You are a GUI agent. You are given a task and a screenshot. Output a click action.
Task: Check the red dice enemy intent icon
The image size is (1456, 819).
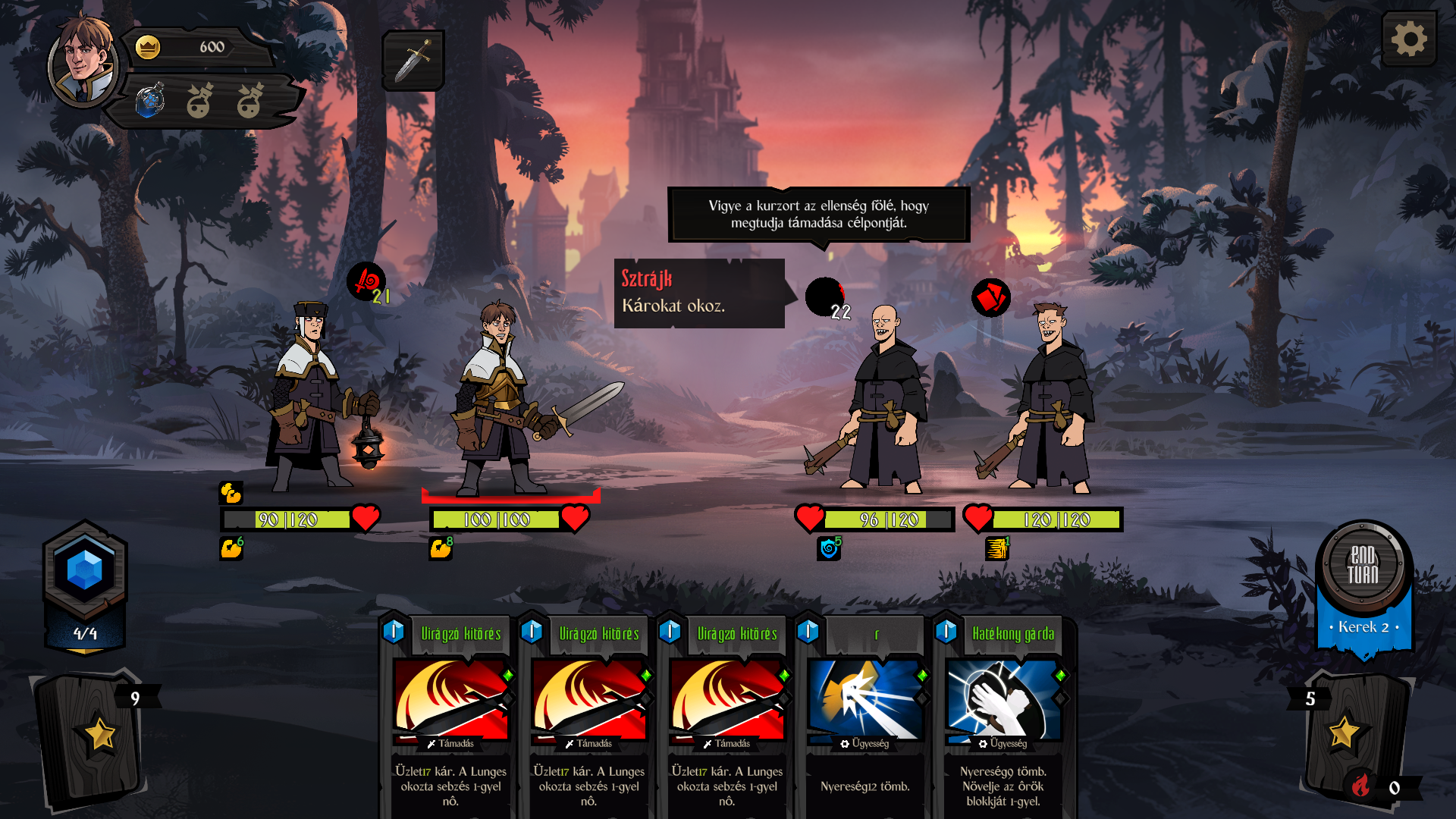tap(990, 297)
